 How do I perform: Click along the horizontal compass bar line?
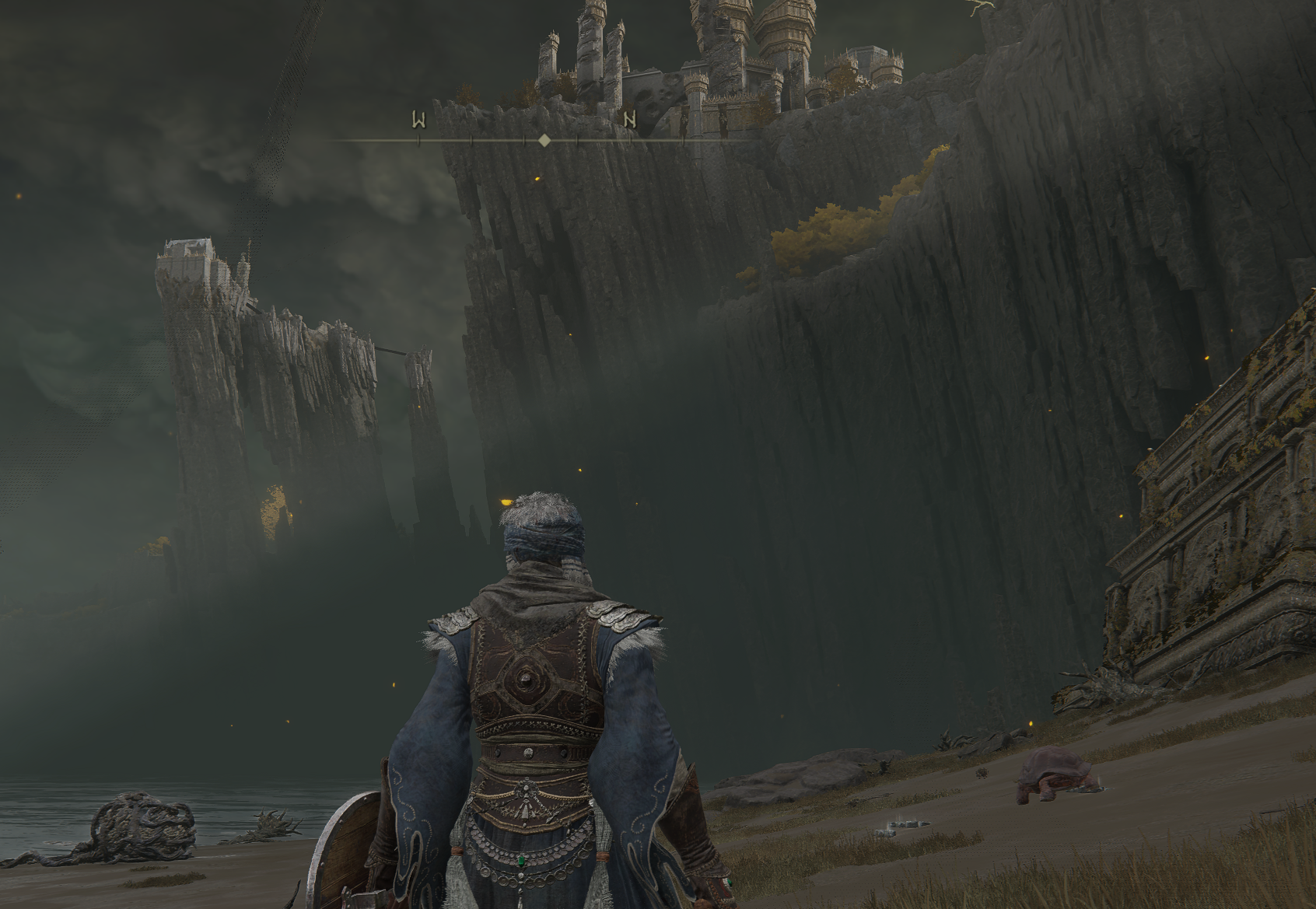pyautogui.click(x=498, y=141)
